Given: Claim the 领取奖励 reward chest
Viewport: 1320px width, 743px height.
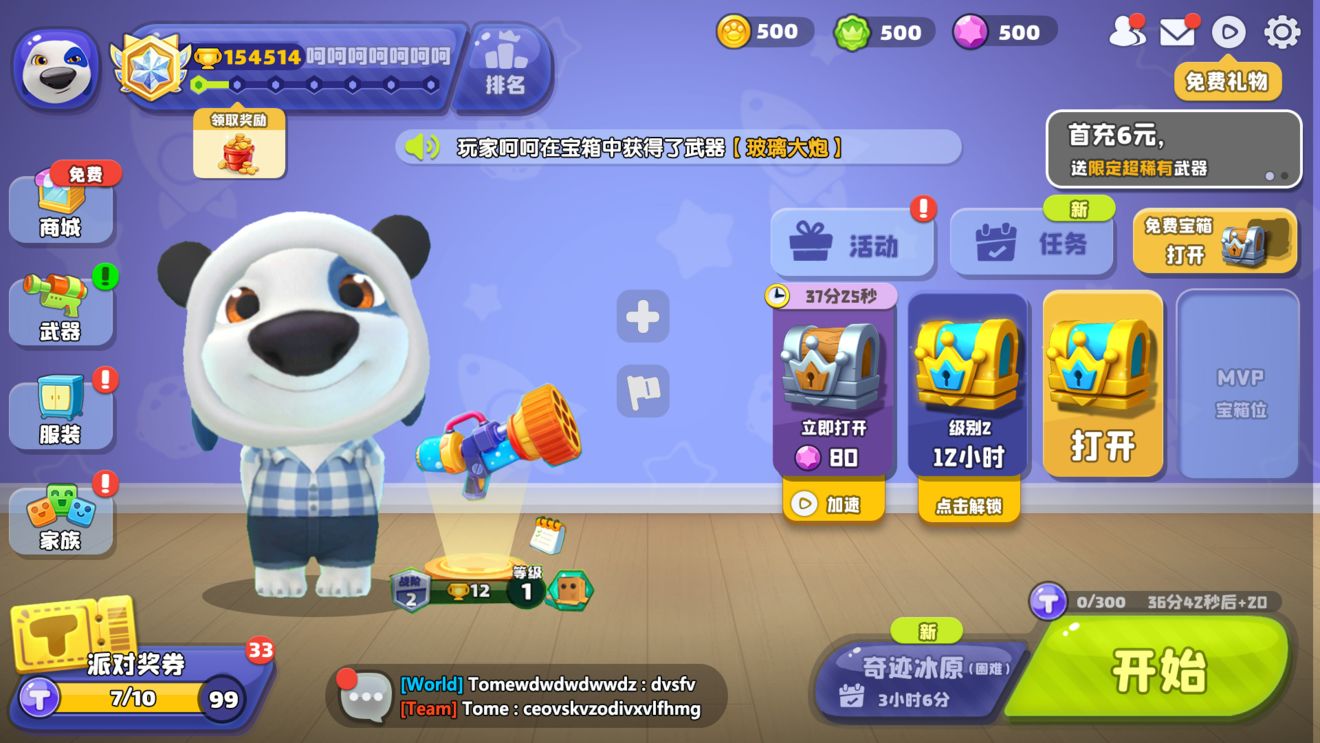Looking at the screenshot, I should (x=238, y=147).
